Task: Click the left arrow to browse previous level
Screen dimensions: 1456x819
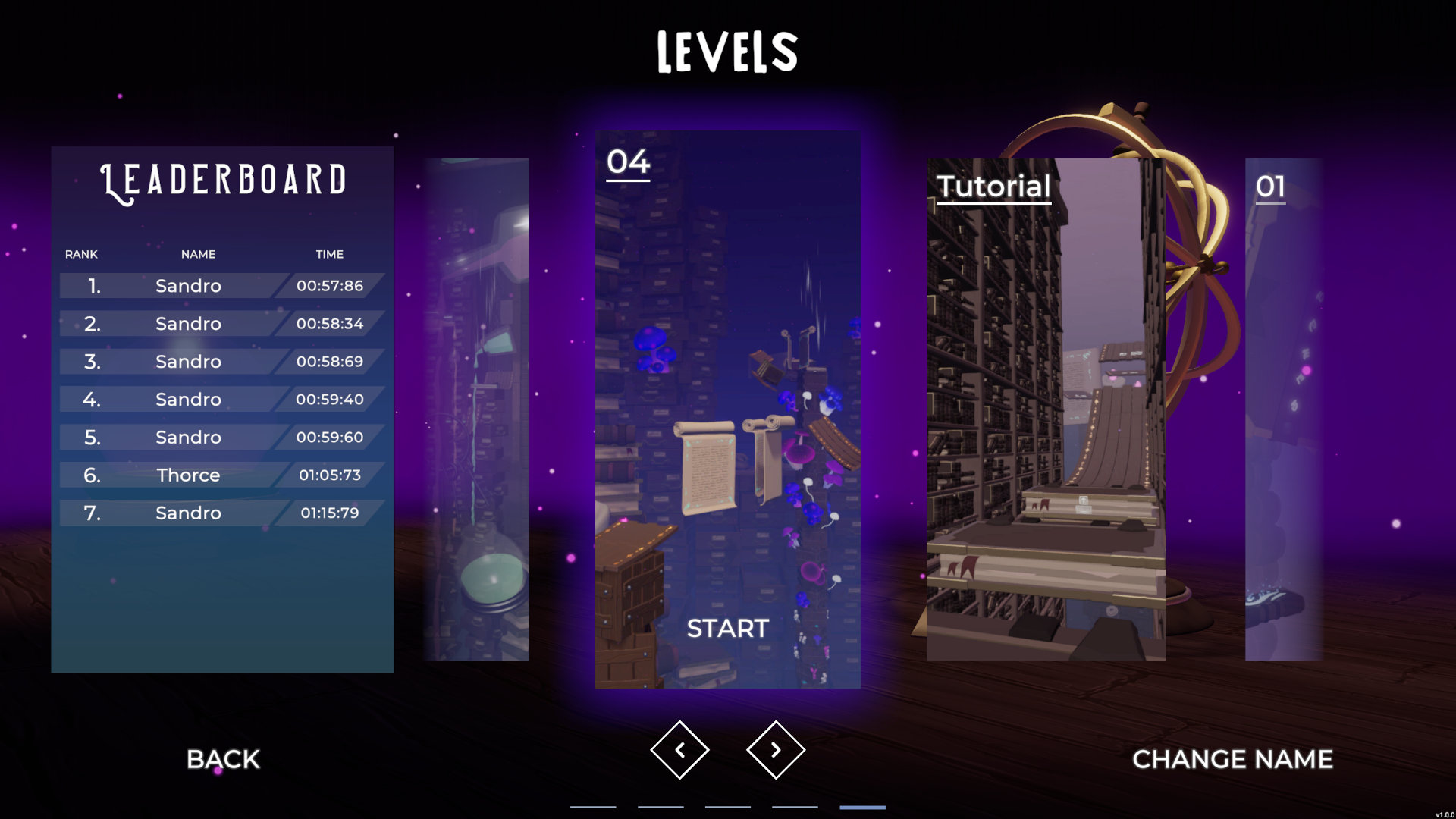Action: (x=680, y=748)
